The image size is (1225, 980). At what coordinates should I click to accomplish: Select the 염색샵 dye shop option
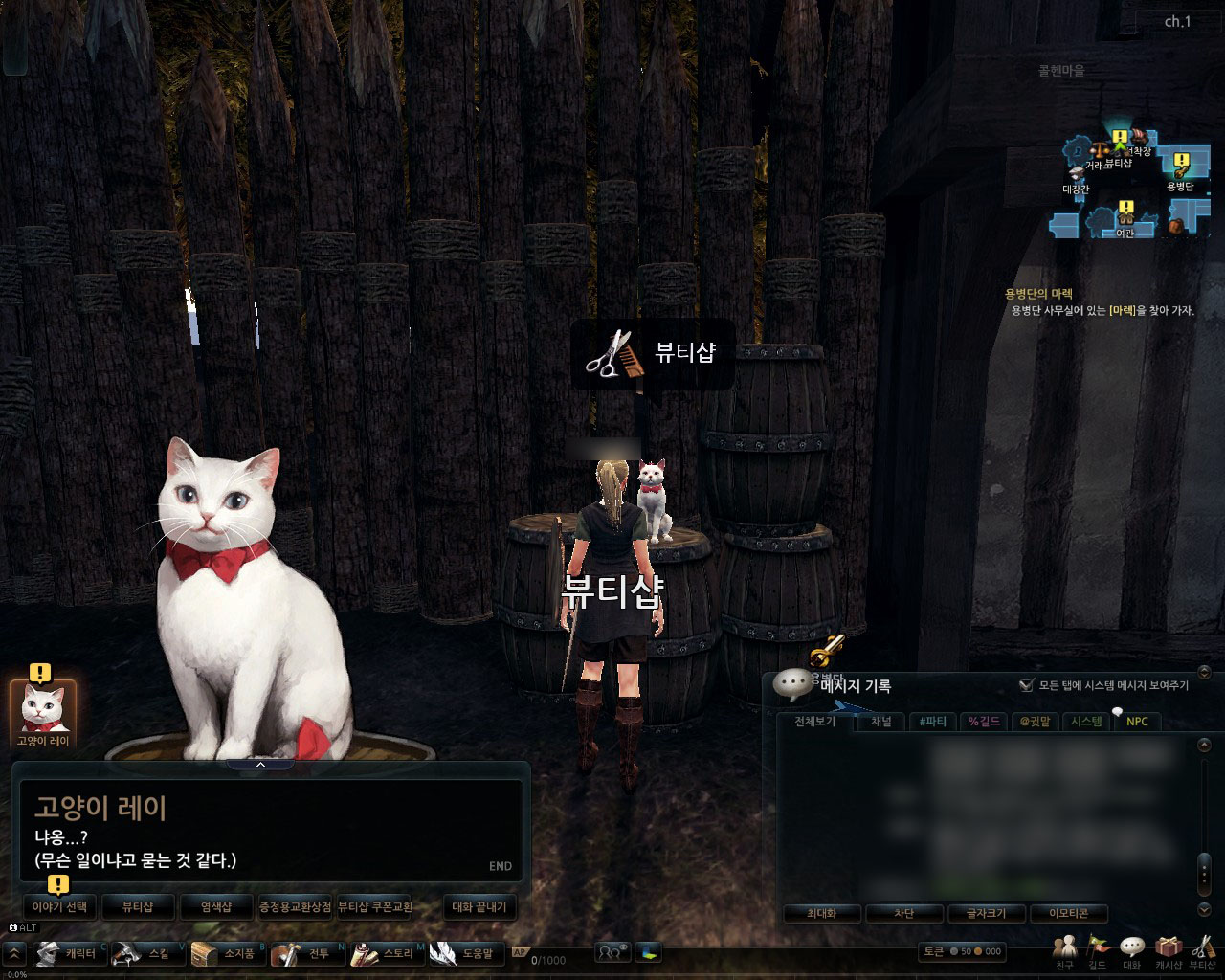tap(216, 906)
